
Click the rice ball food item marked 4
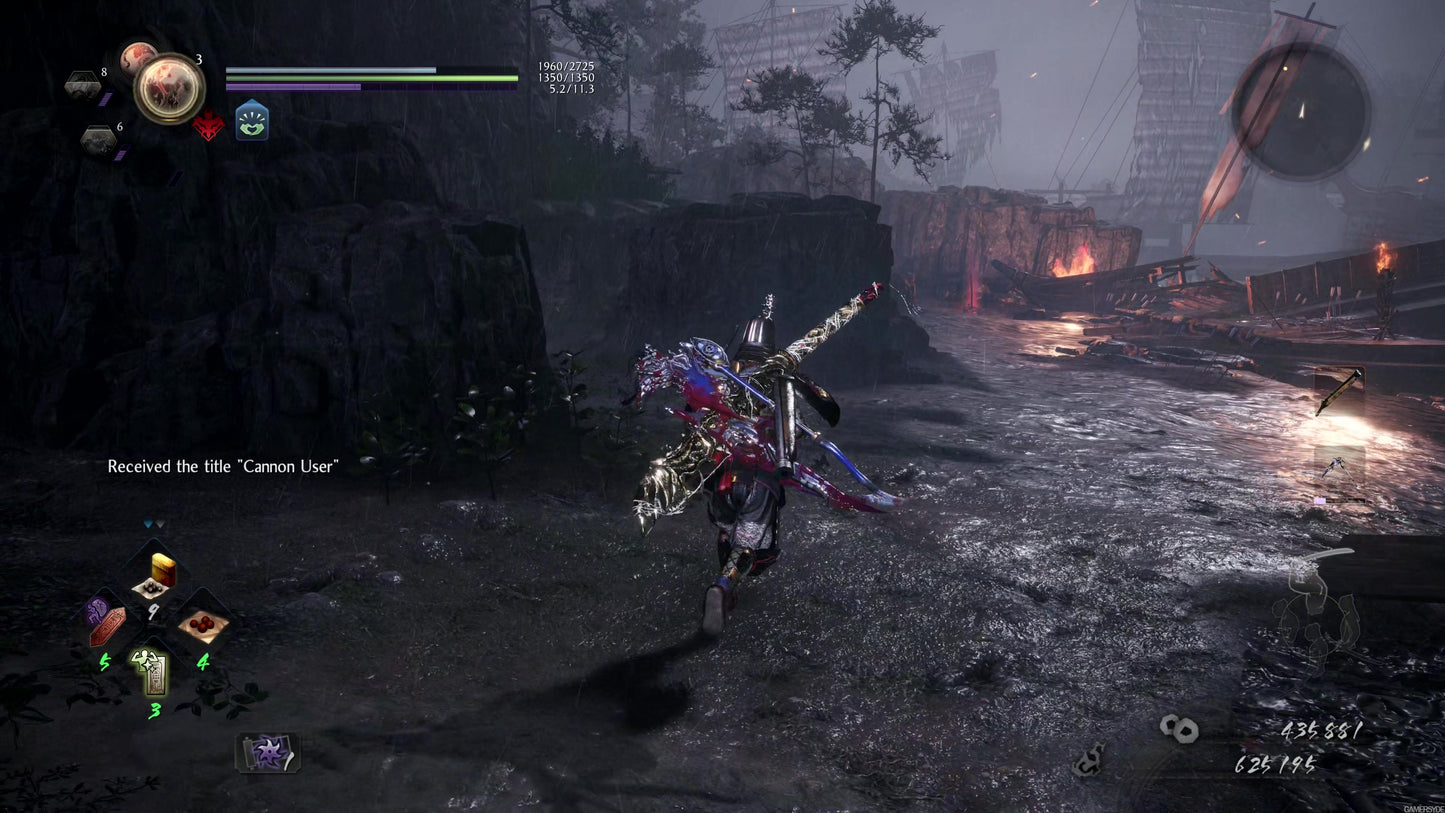click(203, 627)
